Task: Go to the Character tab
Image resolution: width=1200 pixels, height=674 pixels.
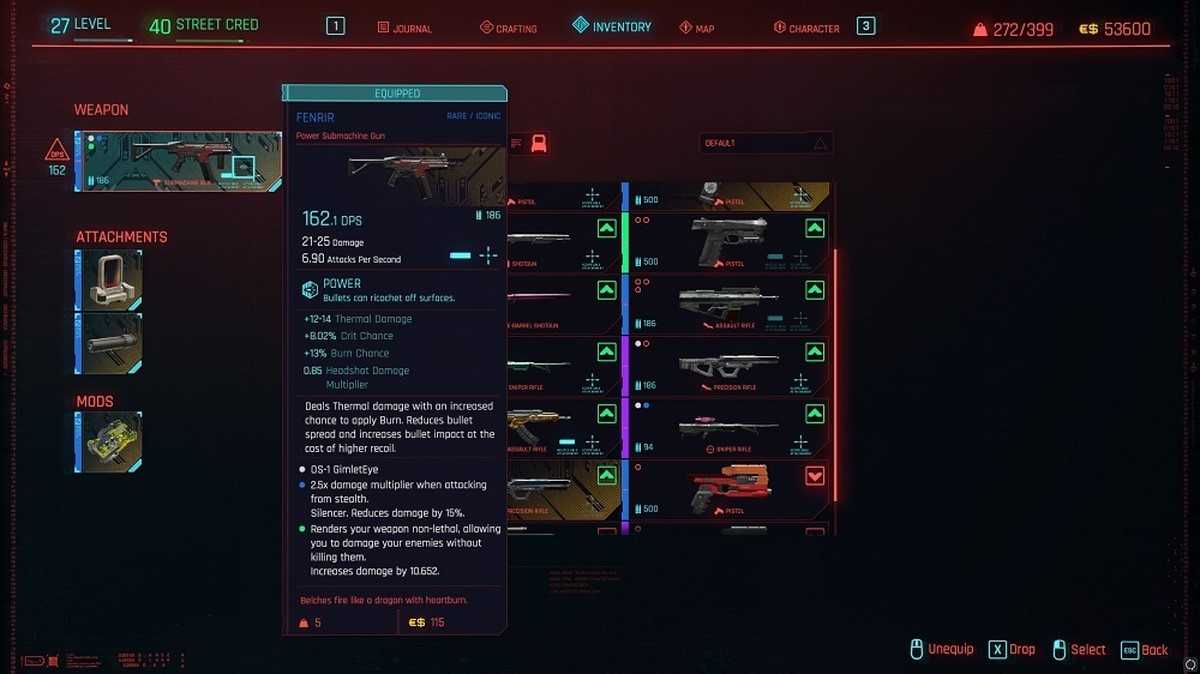Action: point(806,28)
